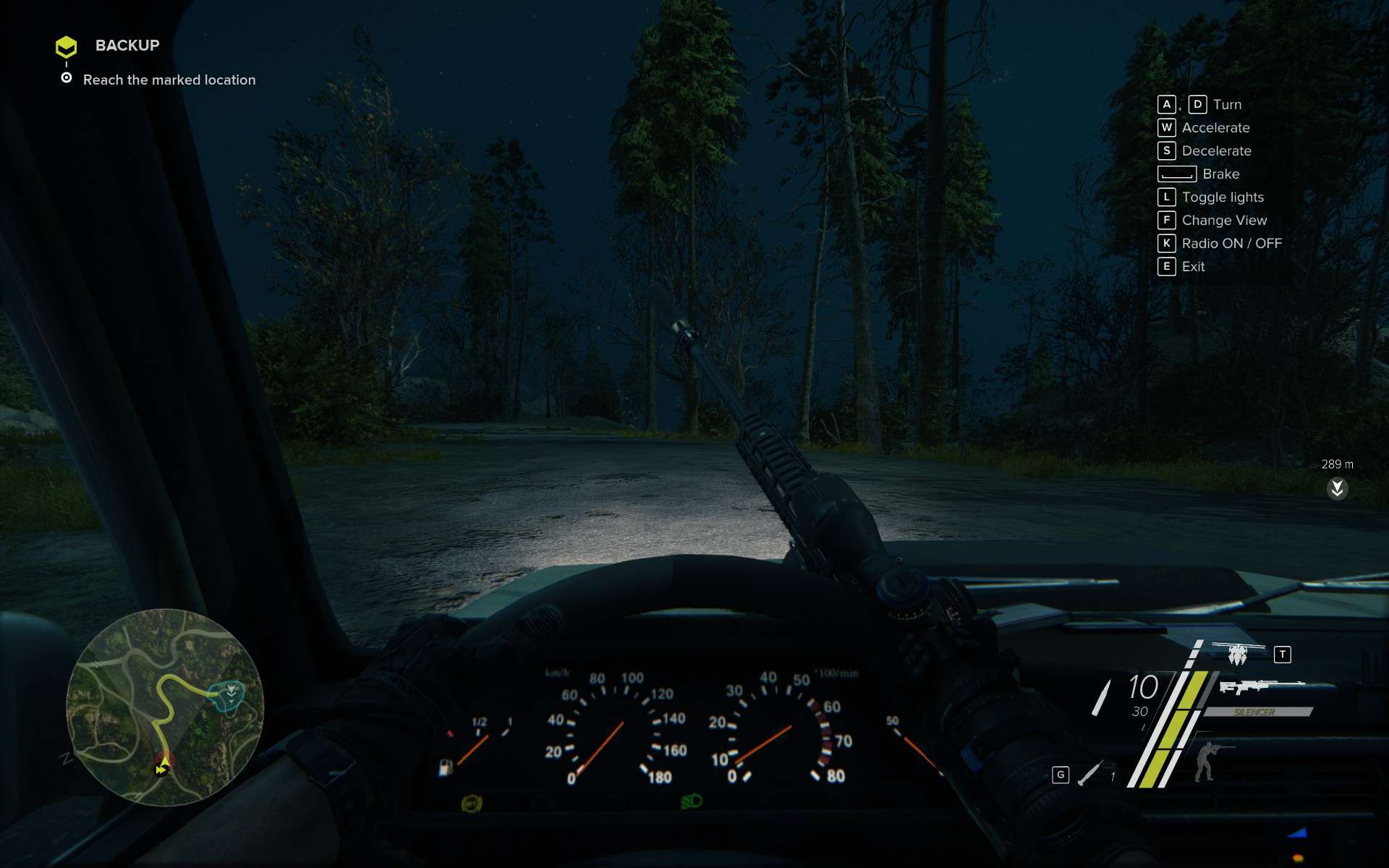Click the yellow BACKUP mission cube icon

(67, 46)
